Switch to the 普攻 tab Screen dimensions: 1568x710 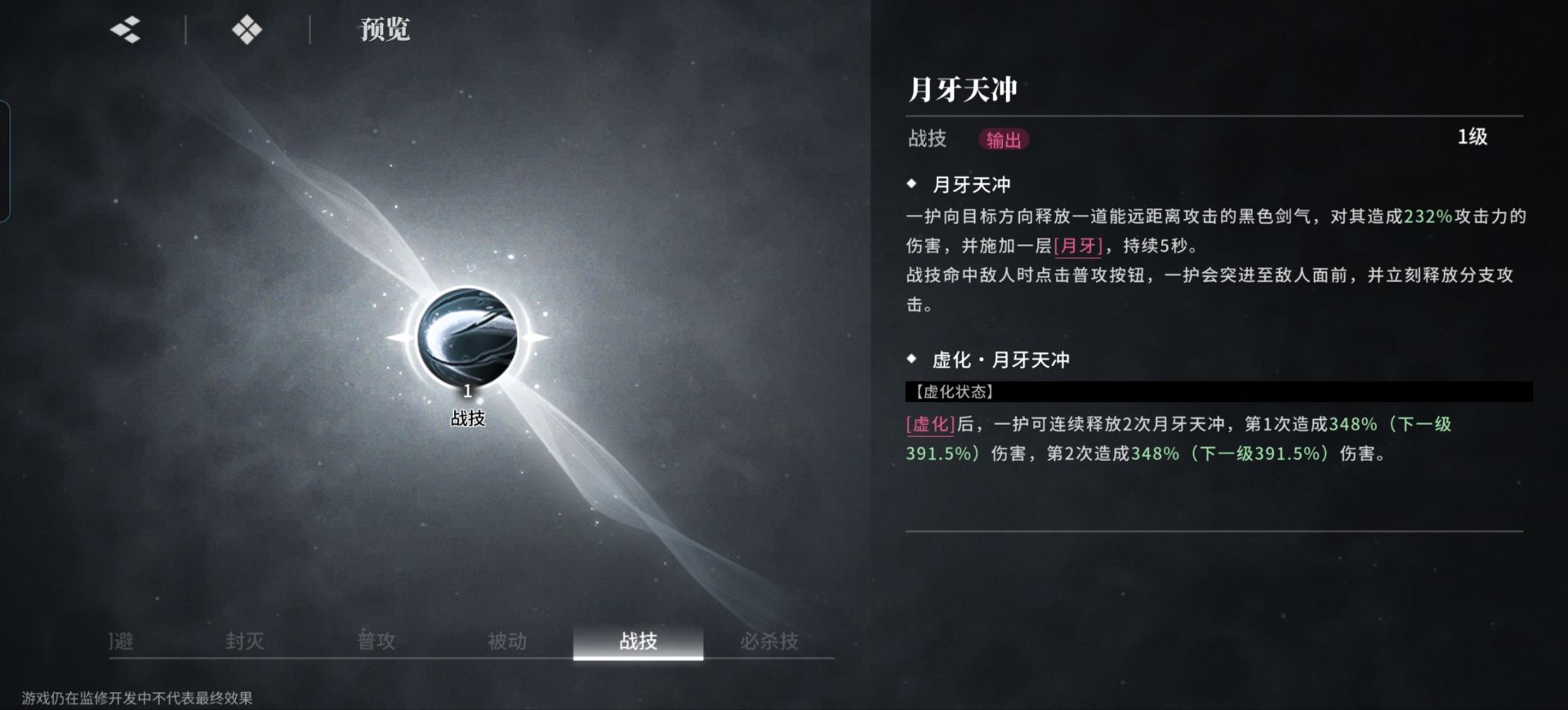tap(377, 642)
